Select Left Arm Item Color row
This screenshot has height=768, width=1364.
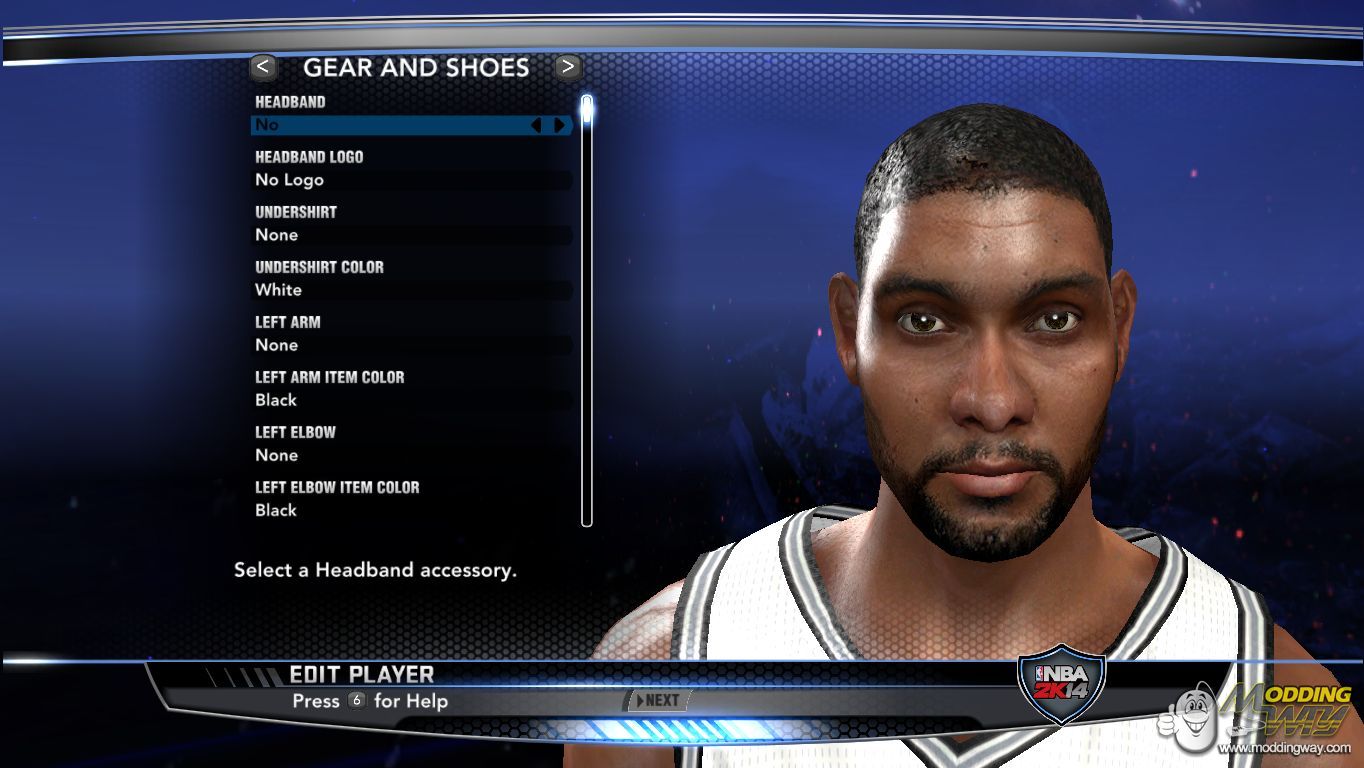pyautogui.click(x=410, y=400)
